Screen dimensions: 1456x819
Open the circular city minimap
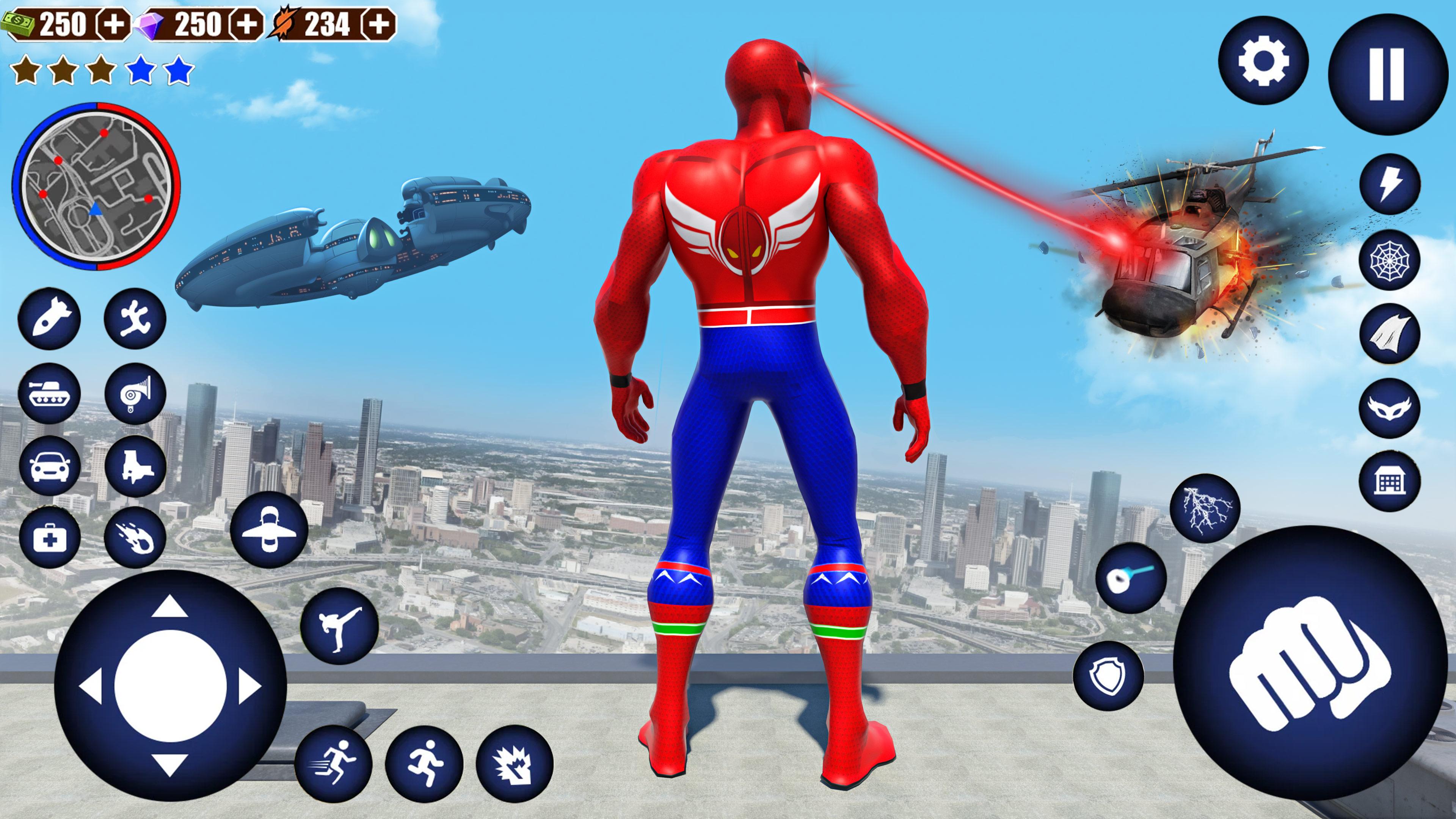coord(96,187)
